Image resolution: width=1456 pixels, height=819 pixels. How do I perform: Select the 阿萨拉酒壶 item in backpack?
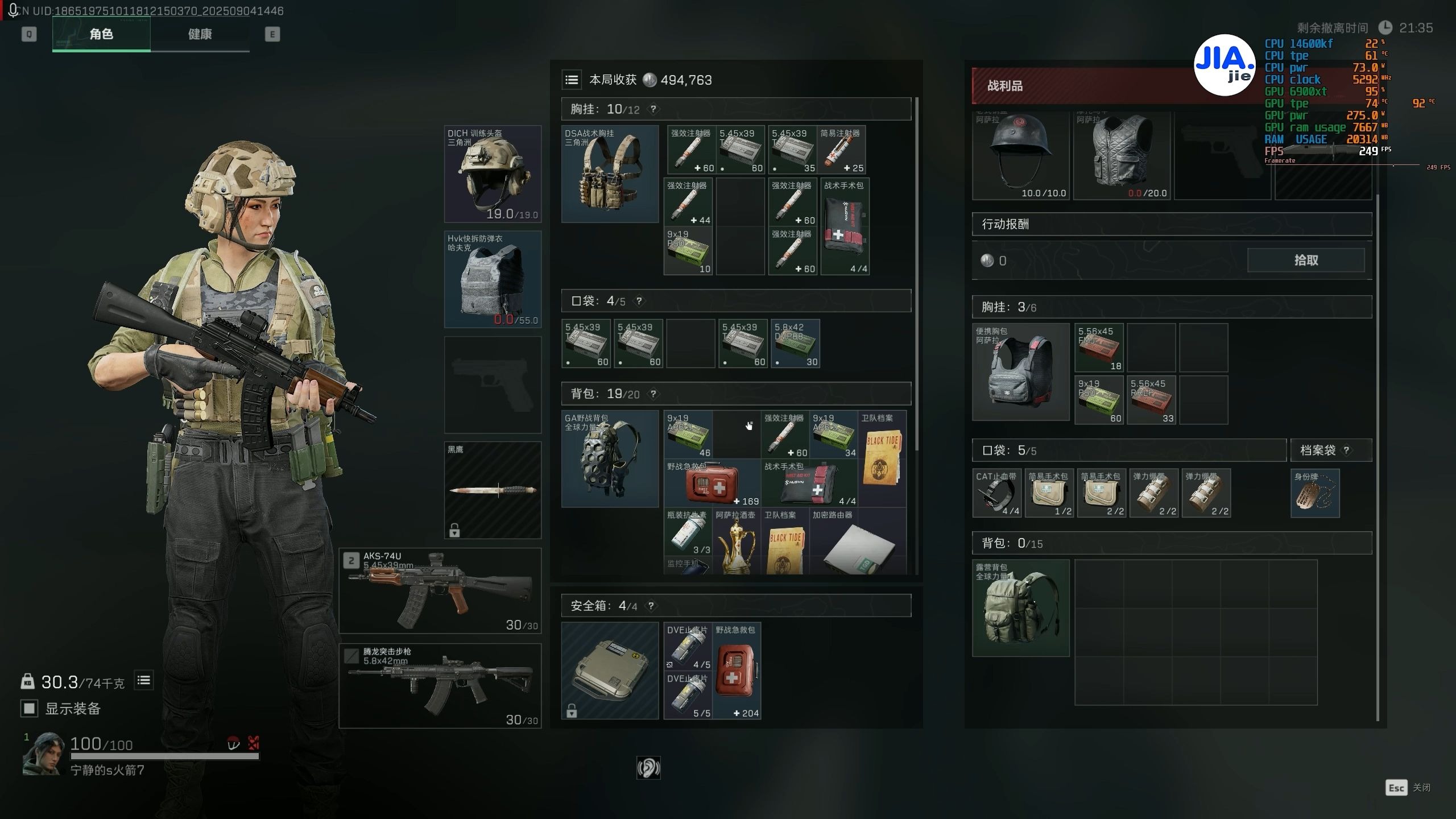(x=736, y=541)
